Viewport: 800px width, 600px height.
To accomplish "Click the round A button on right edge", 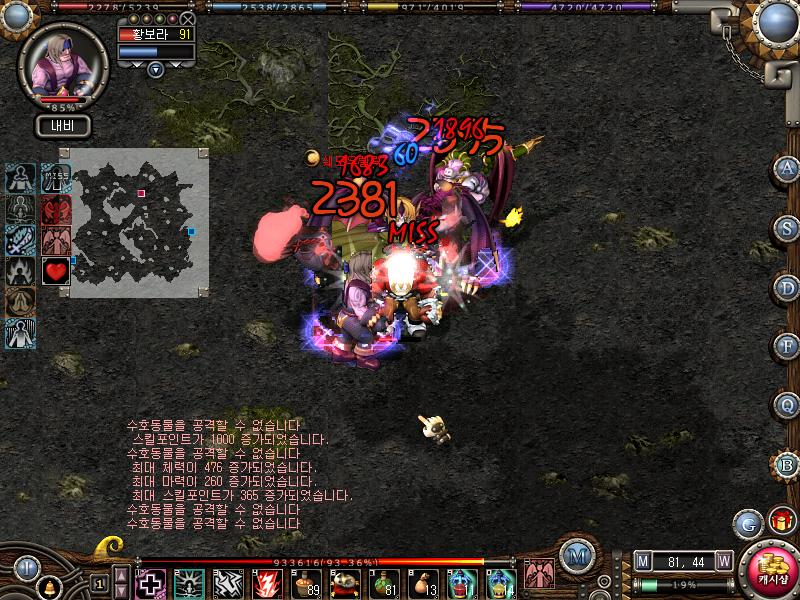I will [x=787, y=168].
